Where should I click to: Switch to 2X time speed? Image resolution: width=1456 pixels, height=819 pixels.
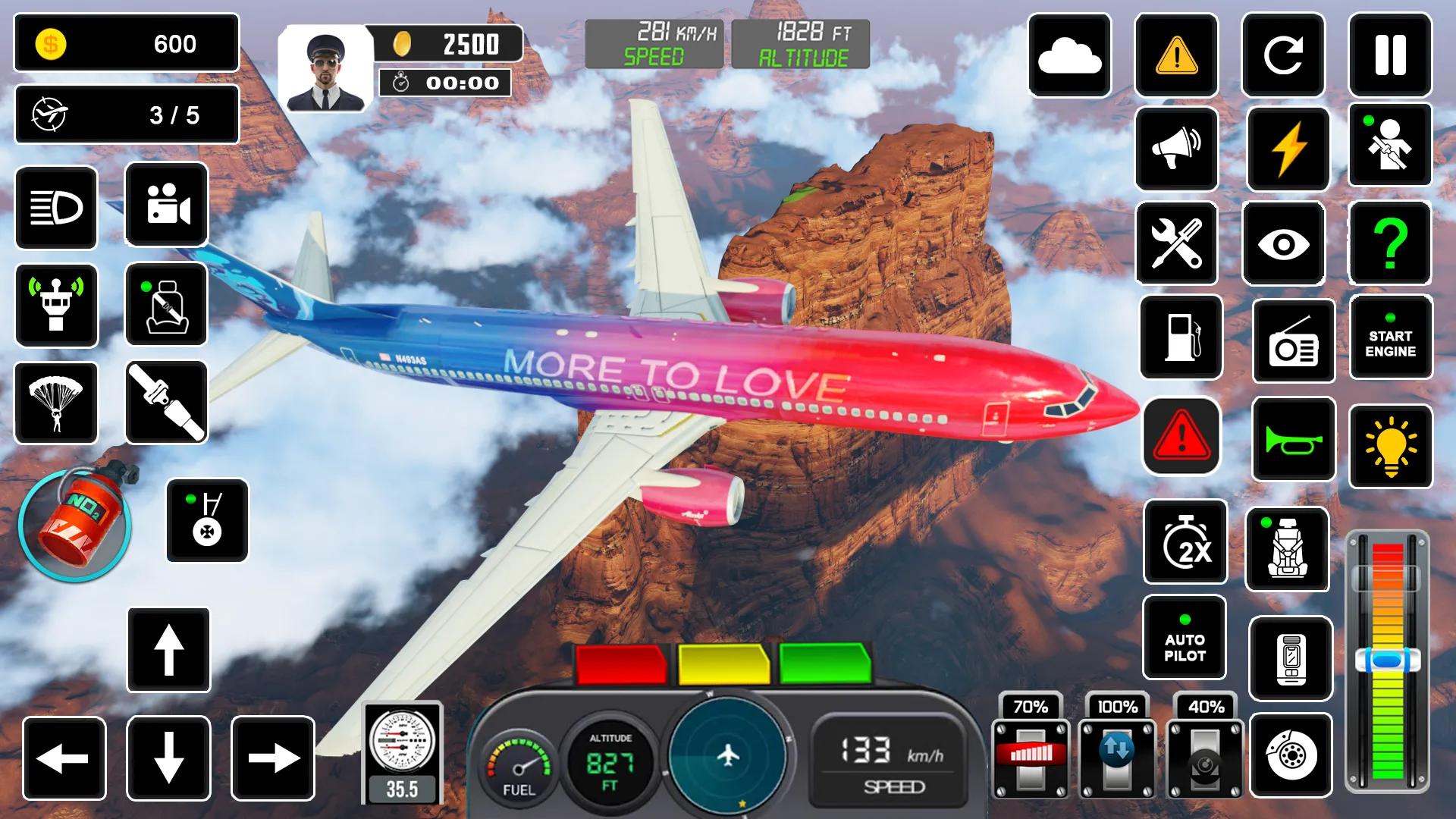(x=1185, y=544)
